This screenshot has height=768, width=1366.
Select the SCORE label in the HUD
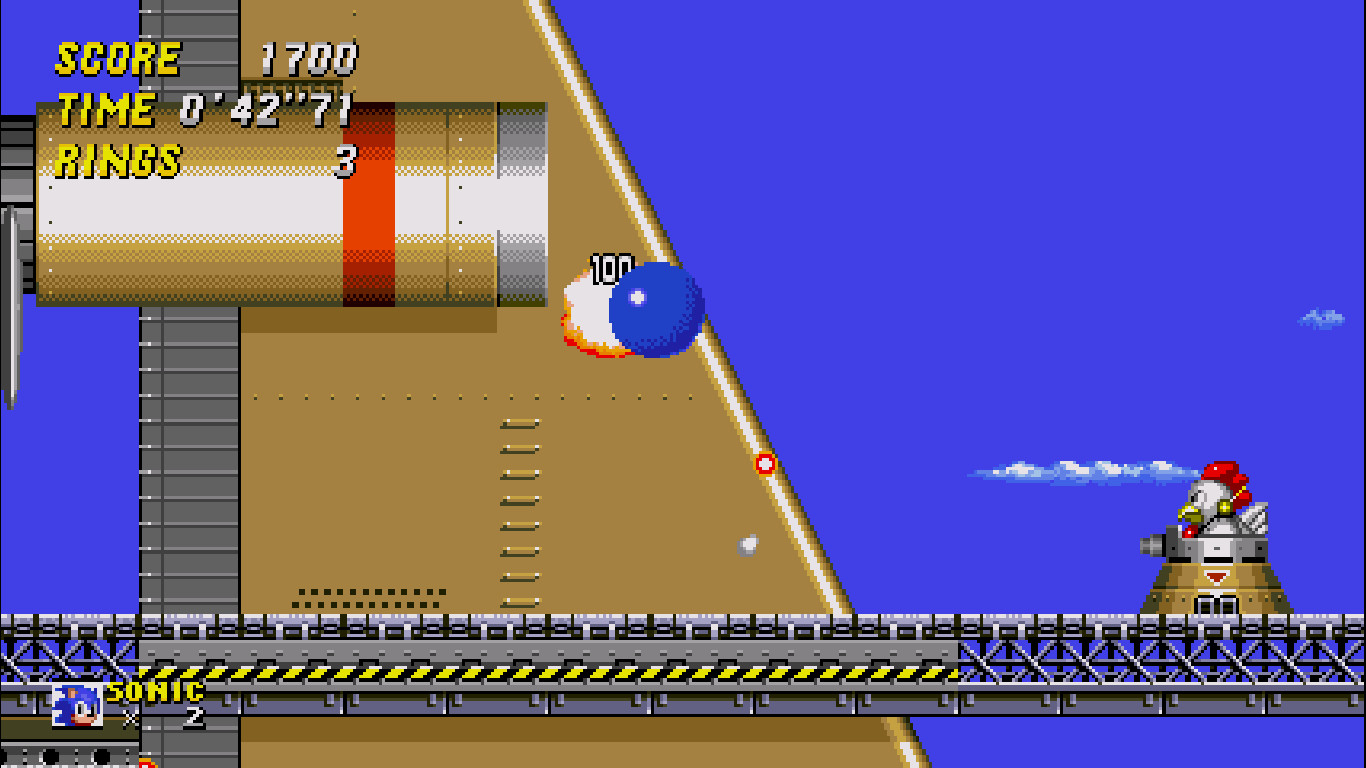(x=117, y=58)
